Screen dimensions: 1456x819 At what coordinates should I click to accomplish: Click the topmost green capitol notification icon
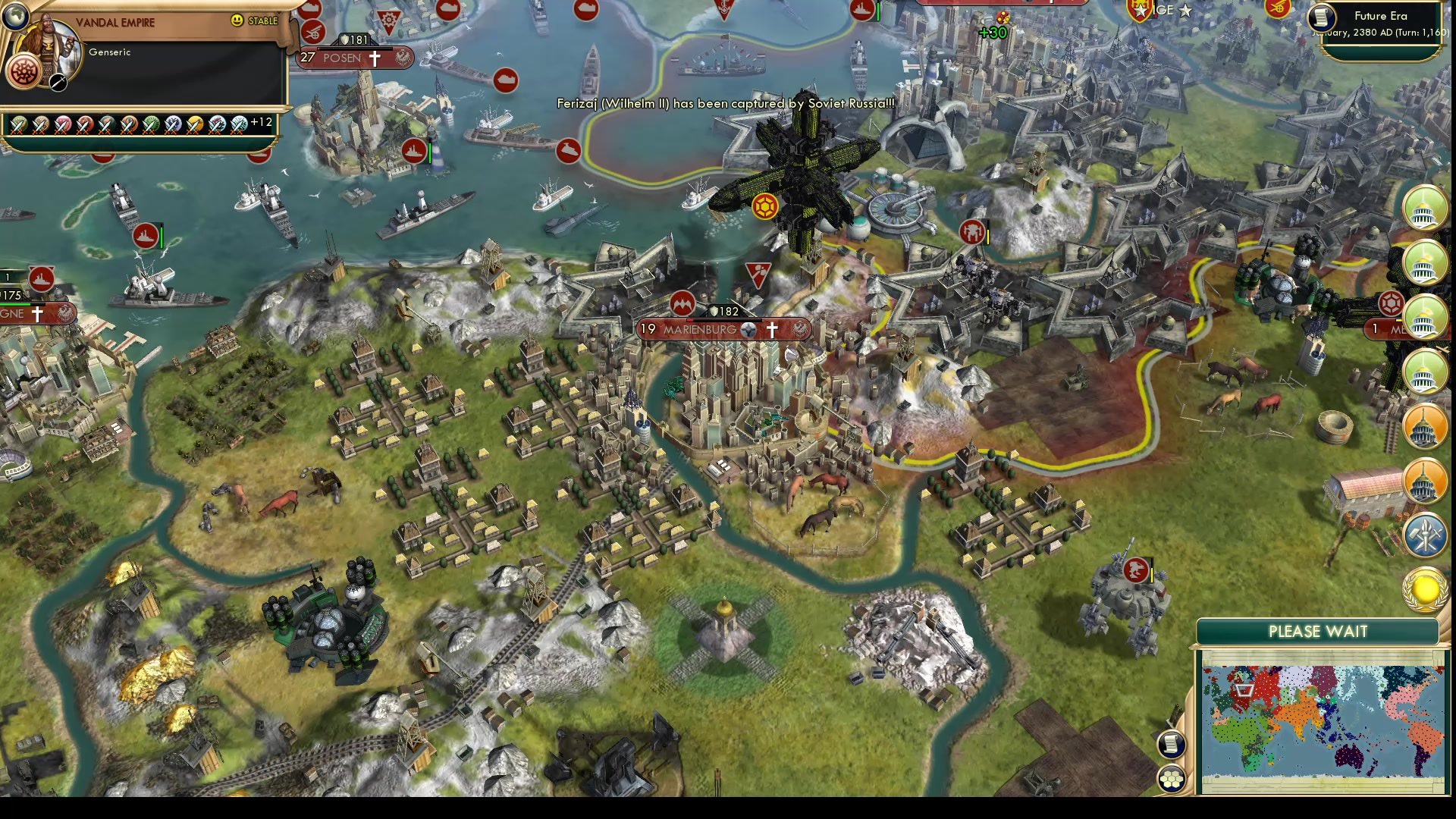1424,209
